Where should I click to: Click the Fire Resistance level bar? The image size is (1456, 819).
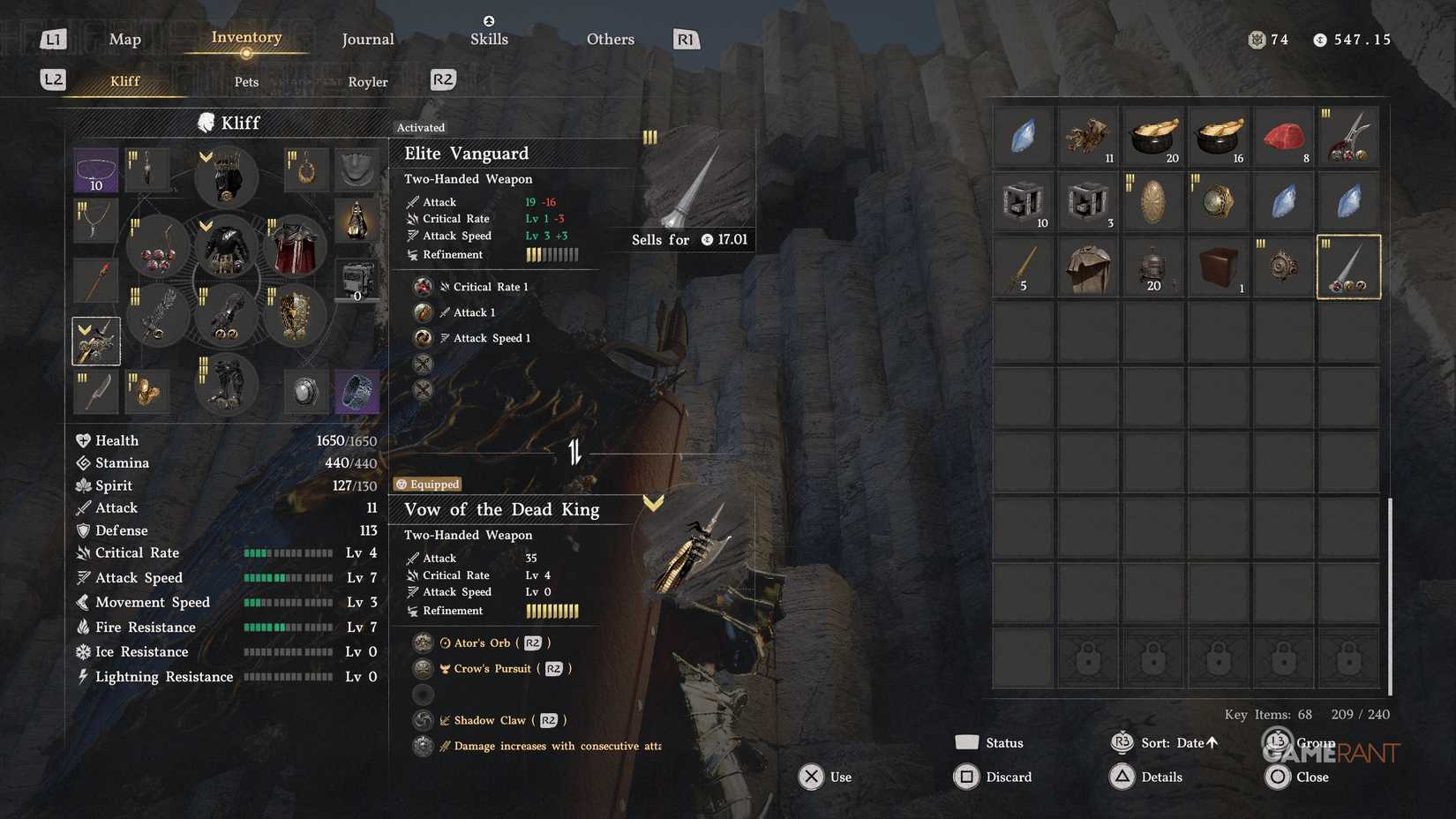pos(289,627)
